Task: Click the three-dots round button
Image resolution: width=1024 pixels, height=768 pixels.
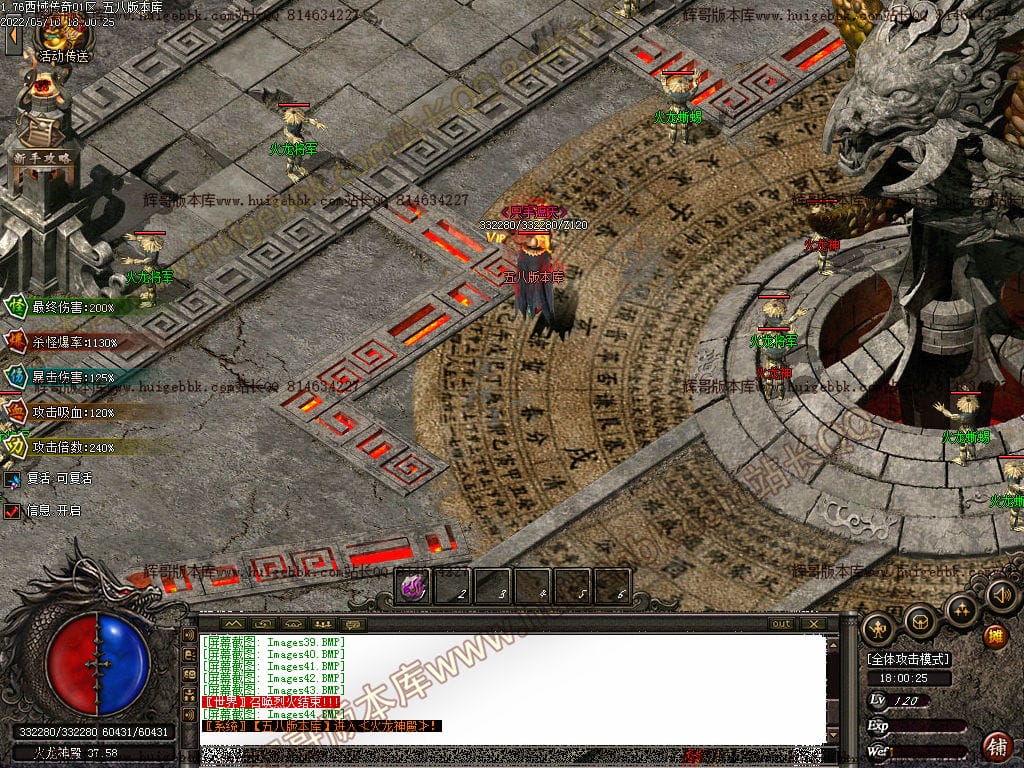Action: point(961,609)
